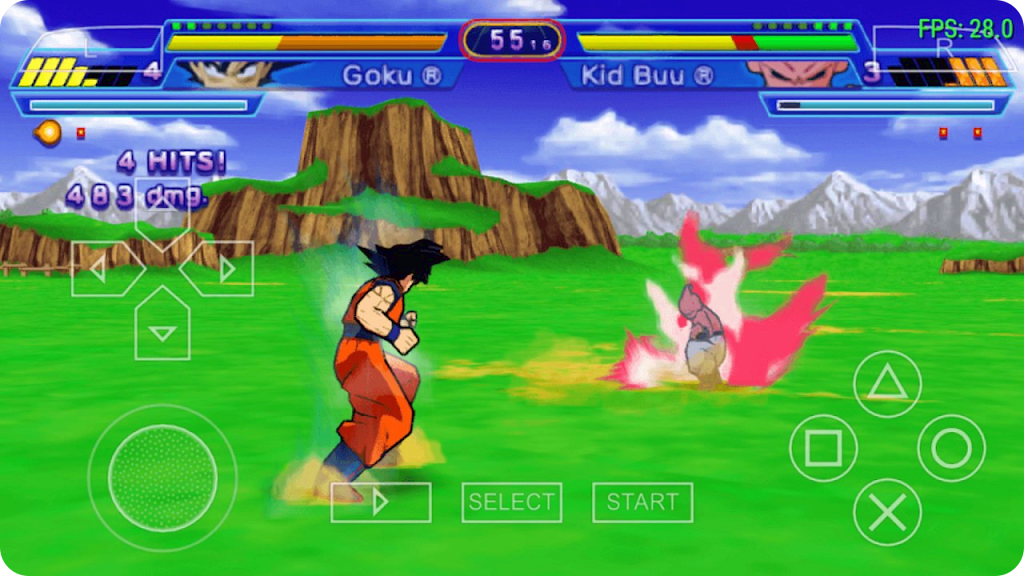Tap the SELECT touch button
This screenshot has height=576, width=1024.
(511, 502)
